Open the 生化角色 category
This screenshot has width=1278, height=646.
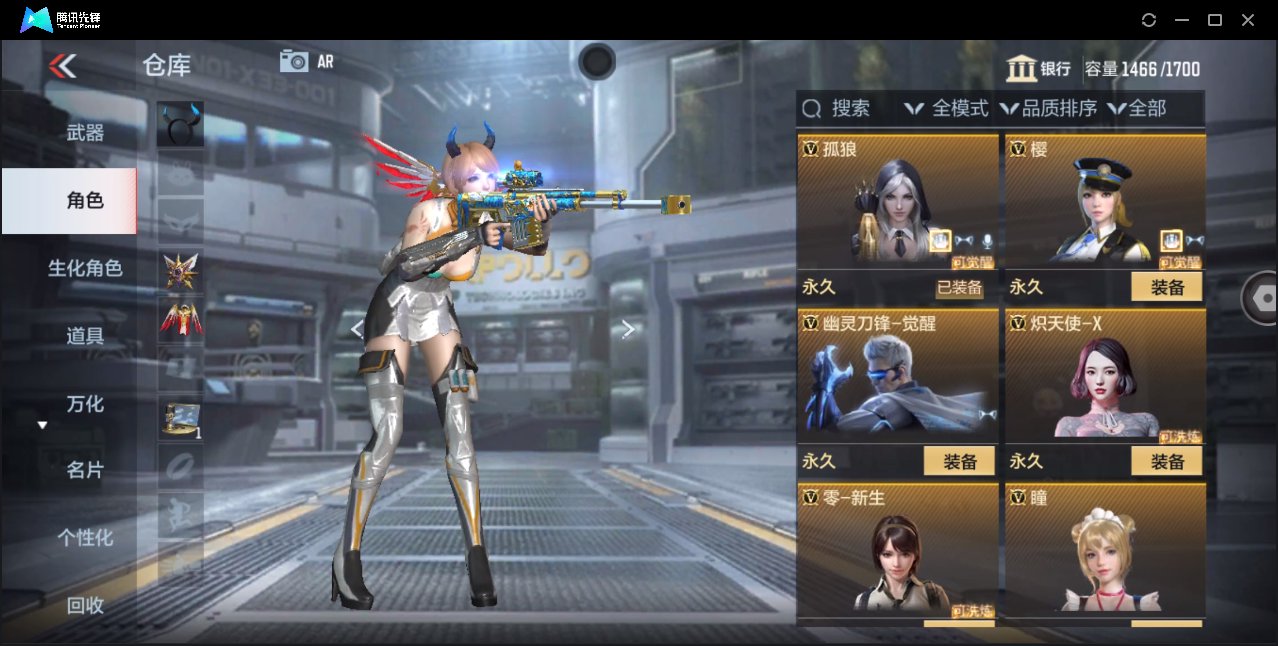[85, 268]
